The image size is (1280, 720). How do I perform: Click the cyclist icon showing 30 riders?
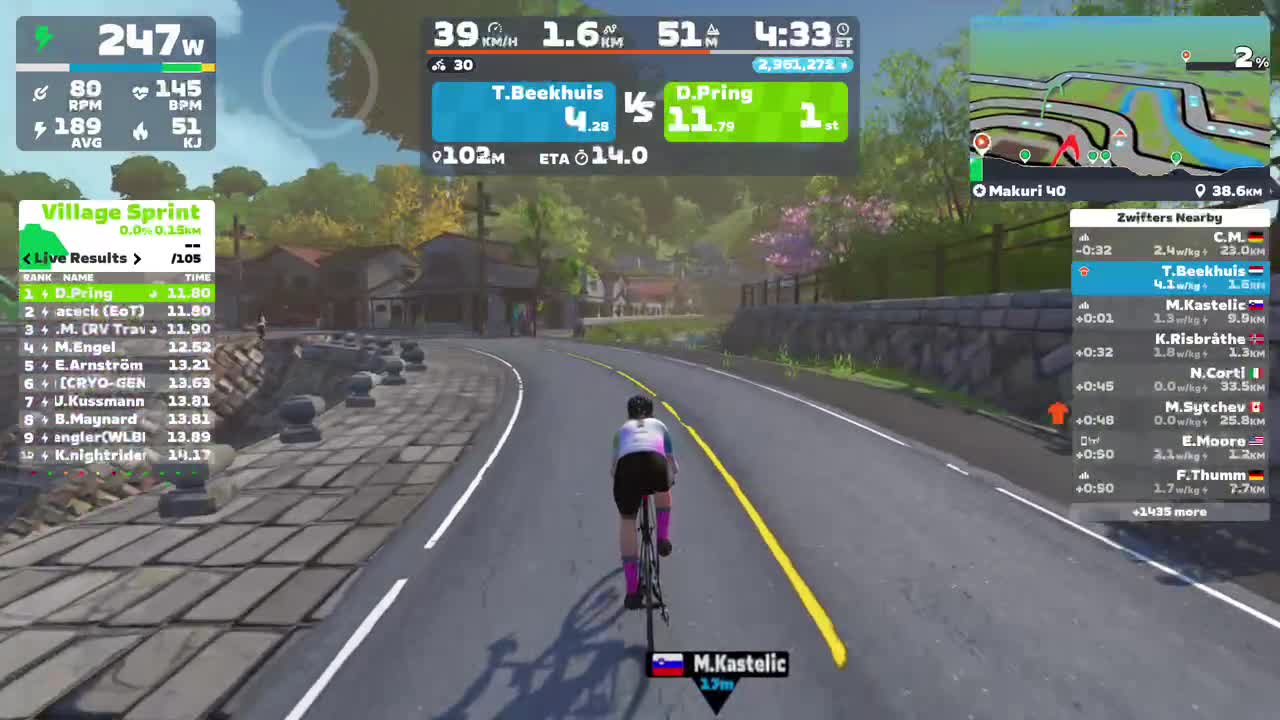click(439, 65)
